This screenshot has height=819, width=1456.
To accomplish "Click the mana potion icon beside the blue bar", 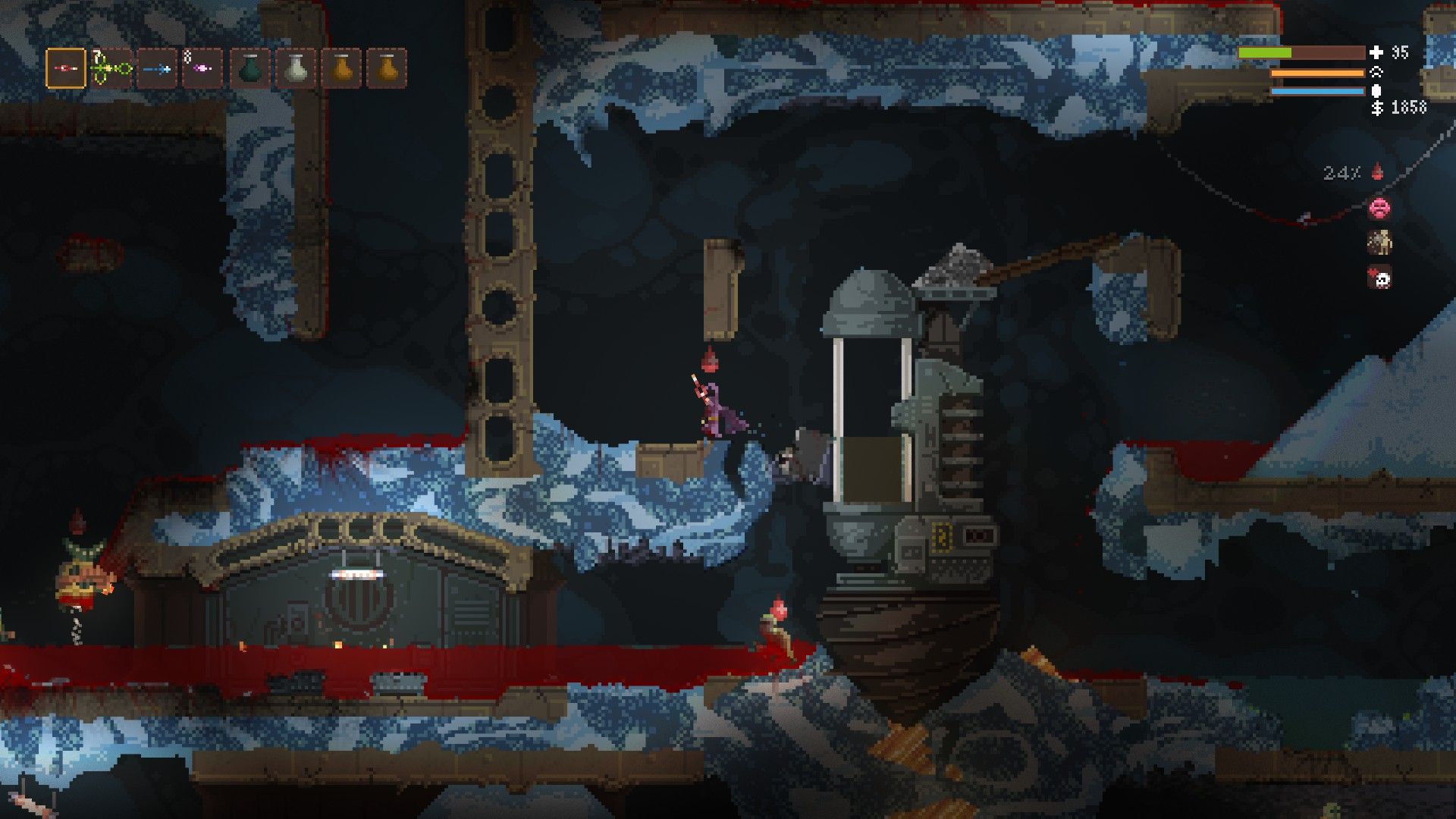I will [1376, 91].
